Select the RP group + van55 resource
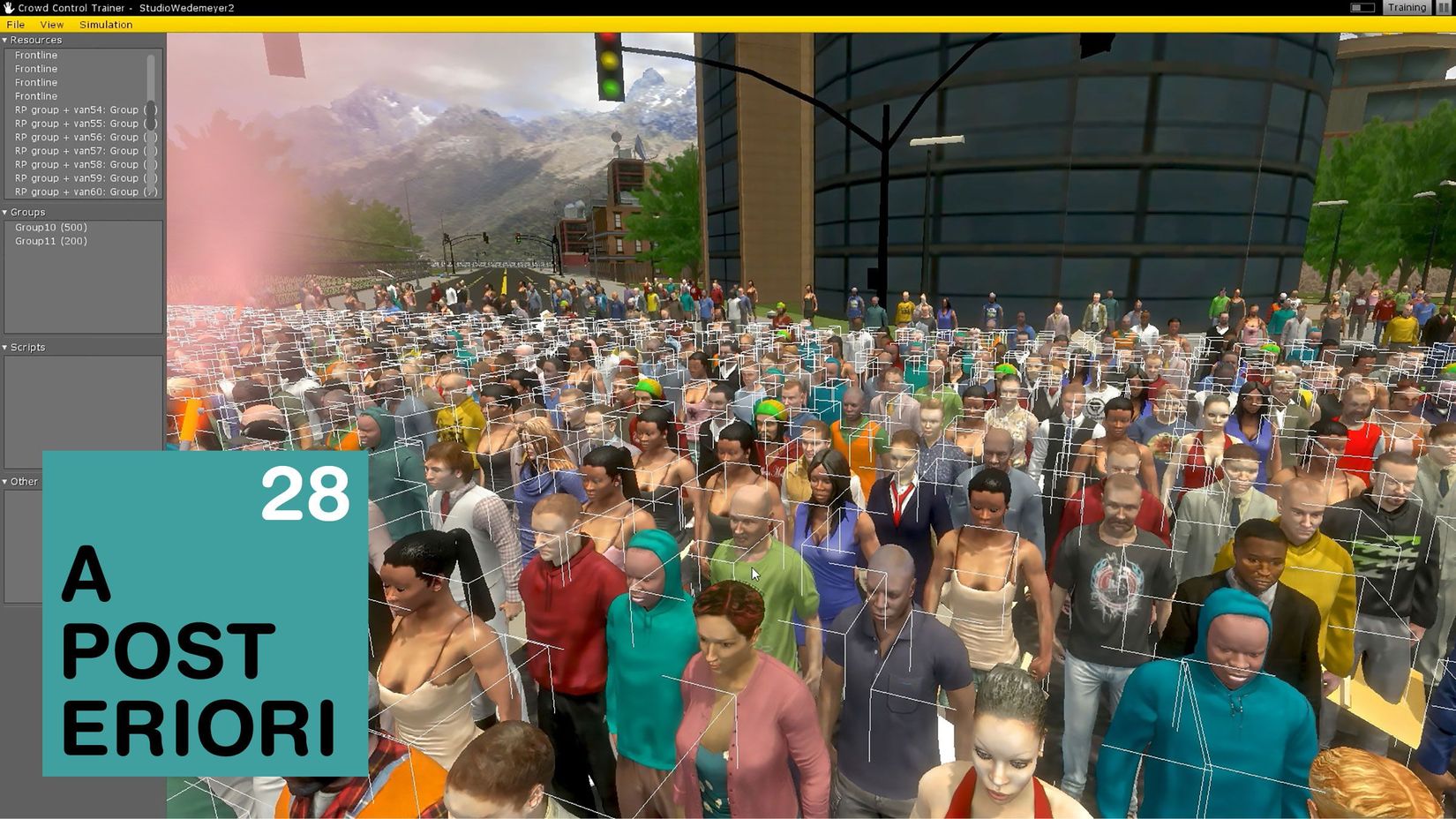The image size is (1456, 819). [x=77, y=124]
